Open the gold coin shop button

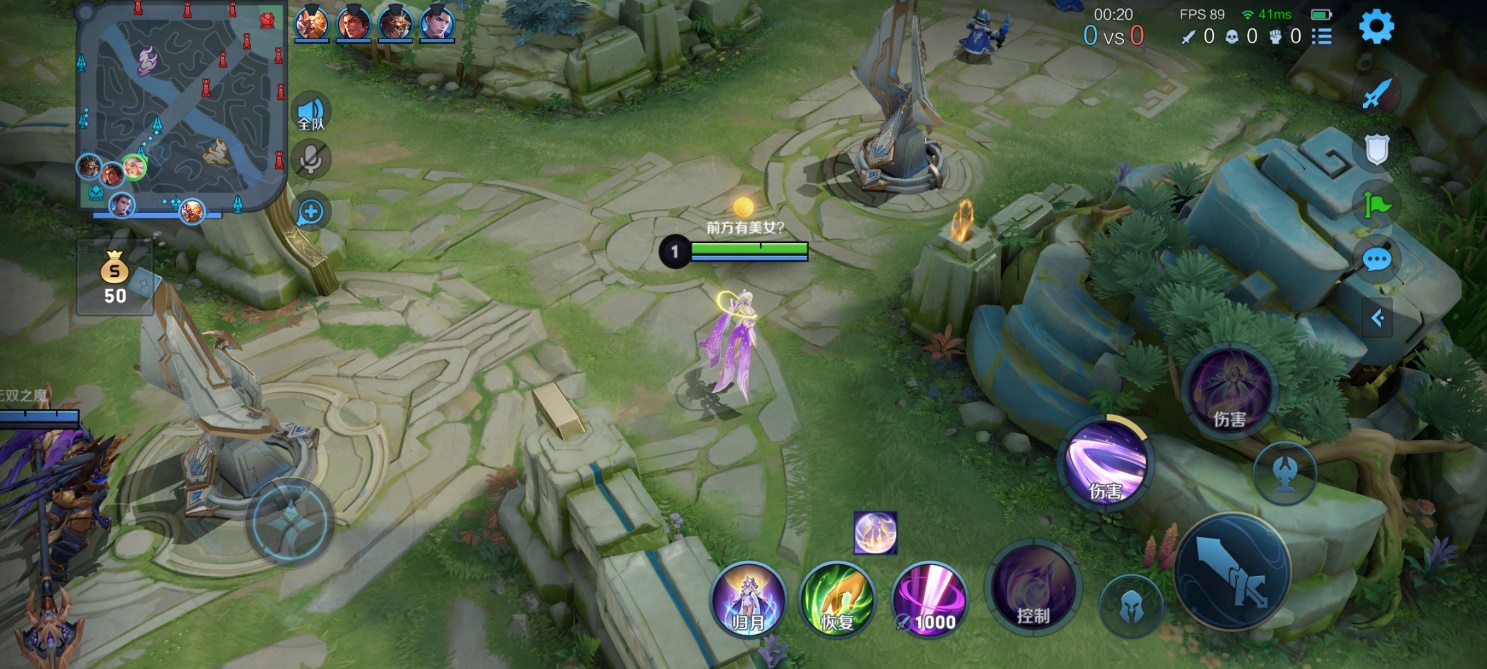click(x=115, y=278)
